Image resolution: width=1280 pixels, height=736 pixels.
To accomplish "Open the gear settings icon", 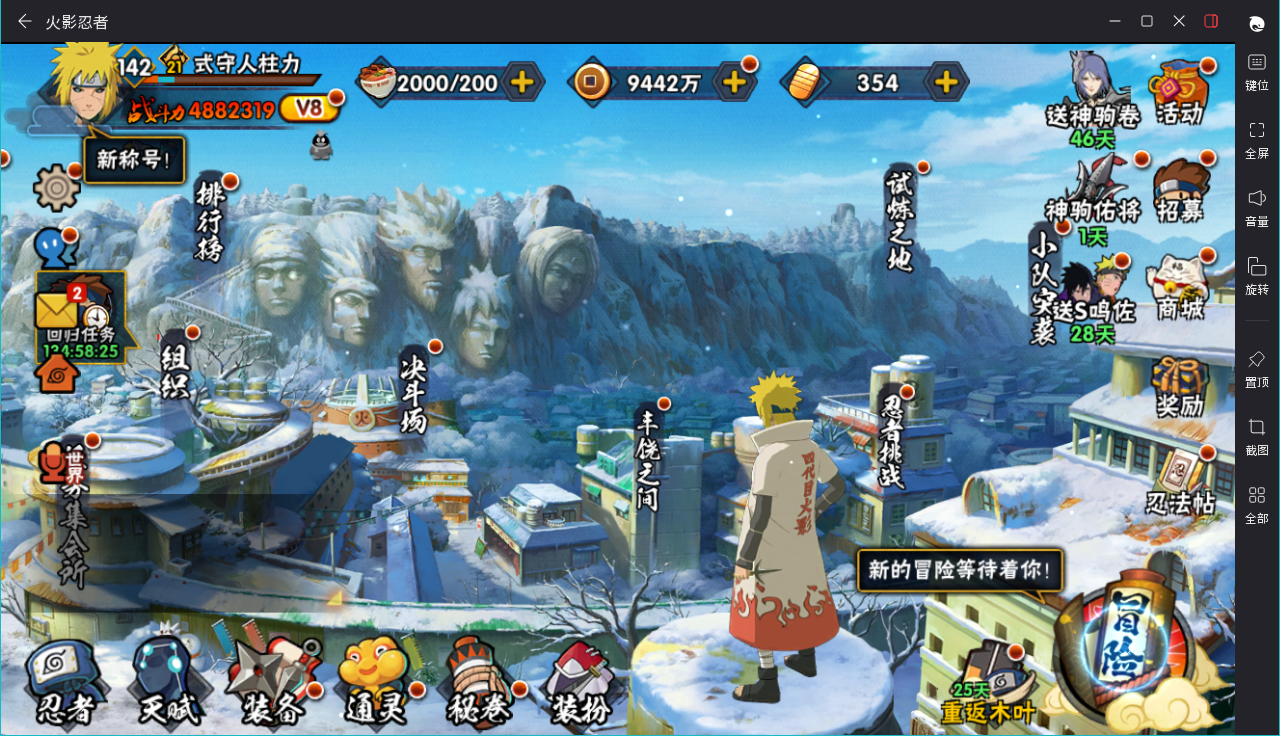I will [56, 187].
